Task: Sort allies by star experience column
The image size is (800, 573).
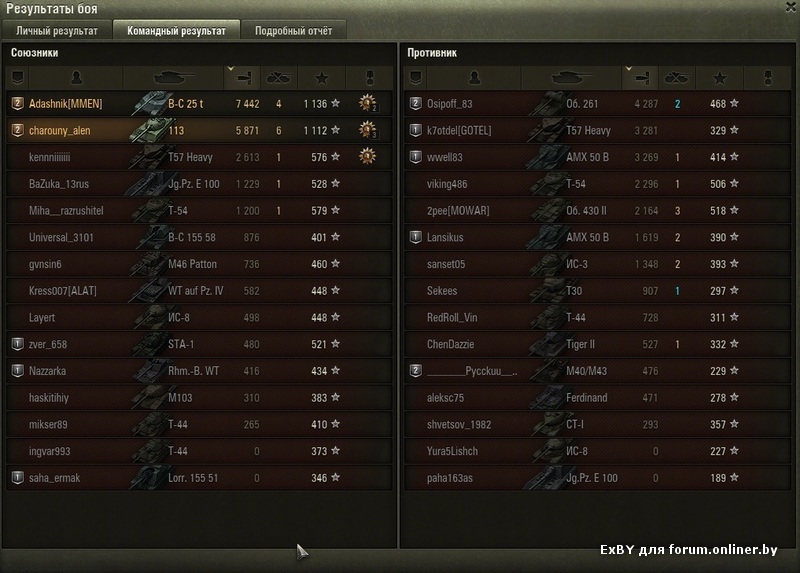Action: point(320,76)
